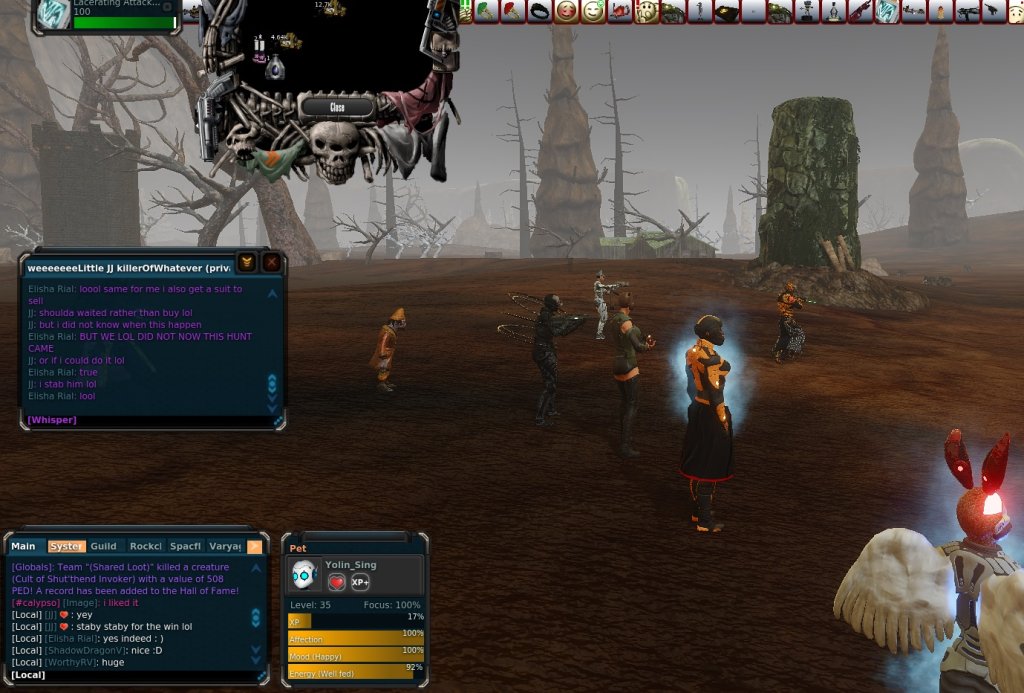The width and height of the screenshot is (1024, 693).
Task: Close the private whisper chat window
Action: tap(271, 263)
